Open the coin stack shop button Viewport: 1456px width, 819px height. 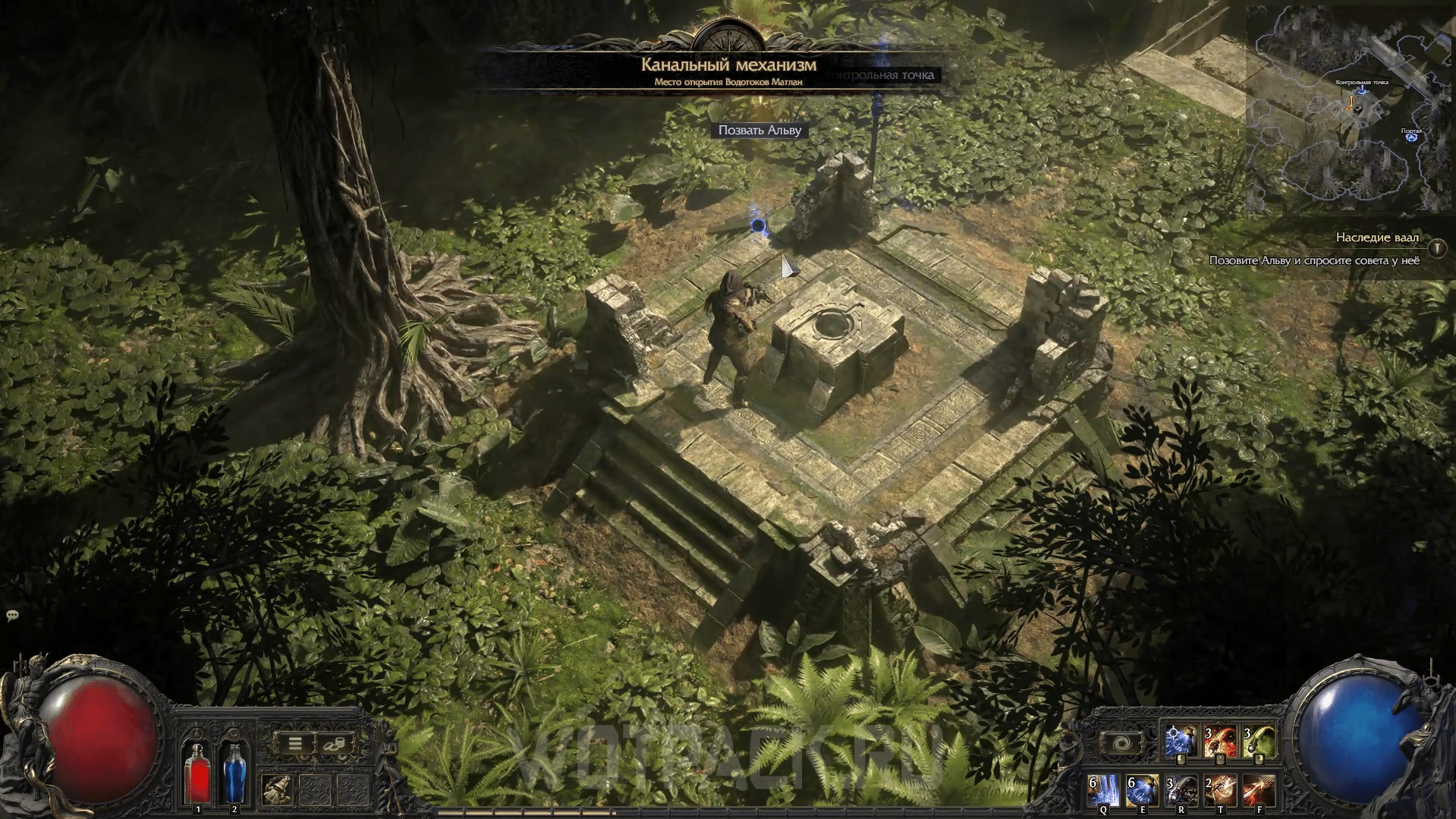coord(333,744)
